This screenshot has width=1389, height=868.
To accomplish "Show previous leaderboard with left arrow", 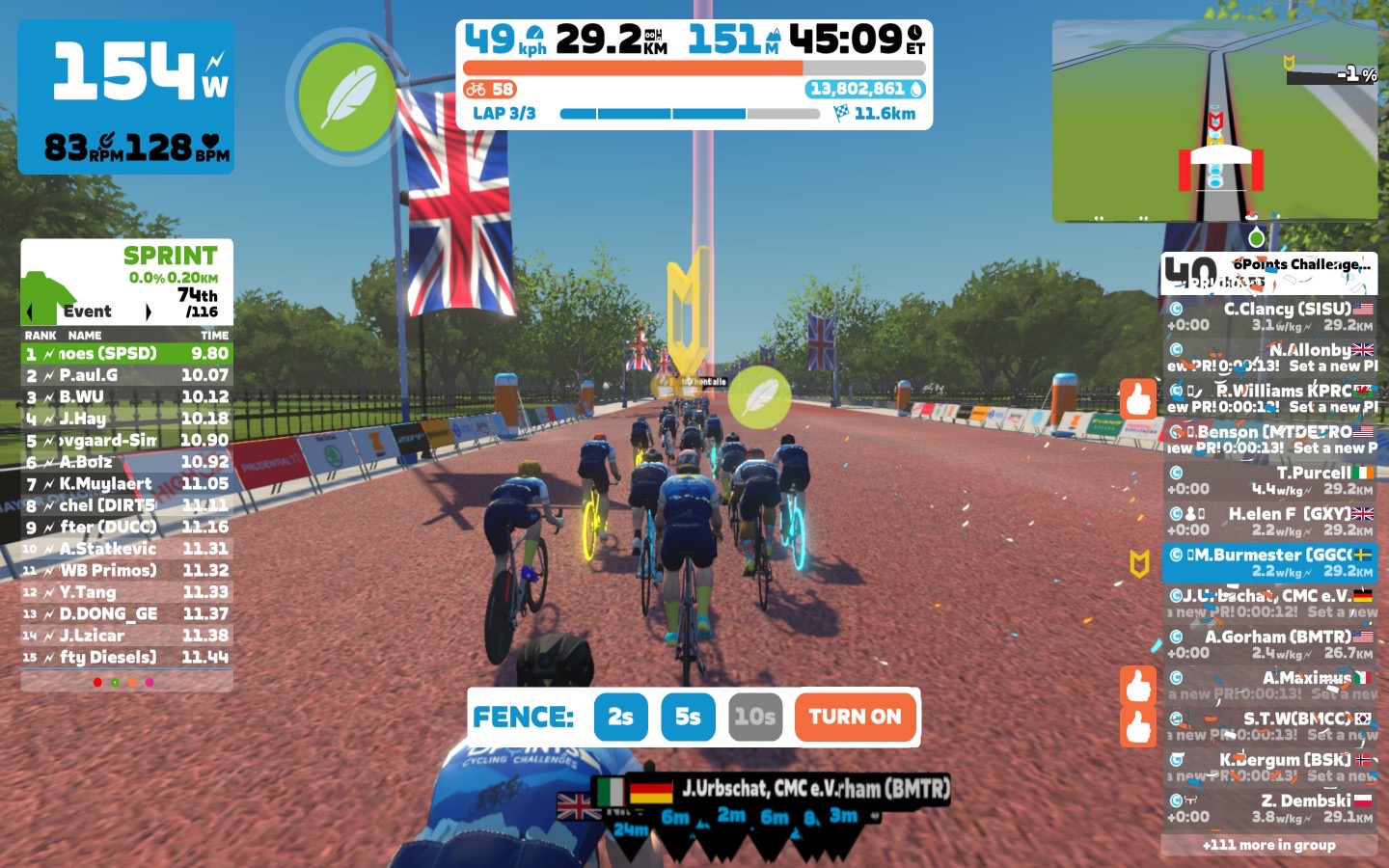I will coord(30,312).
